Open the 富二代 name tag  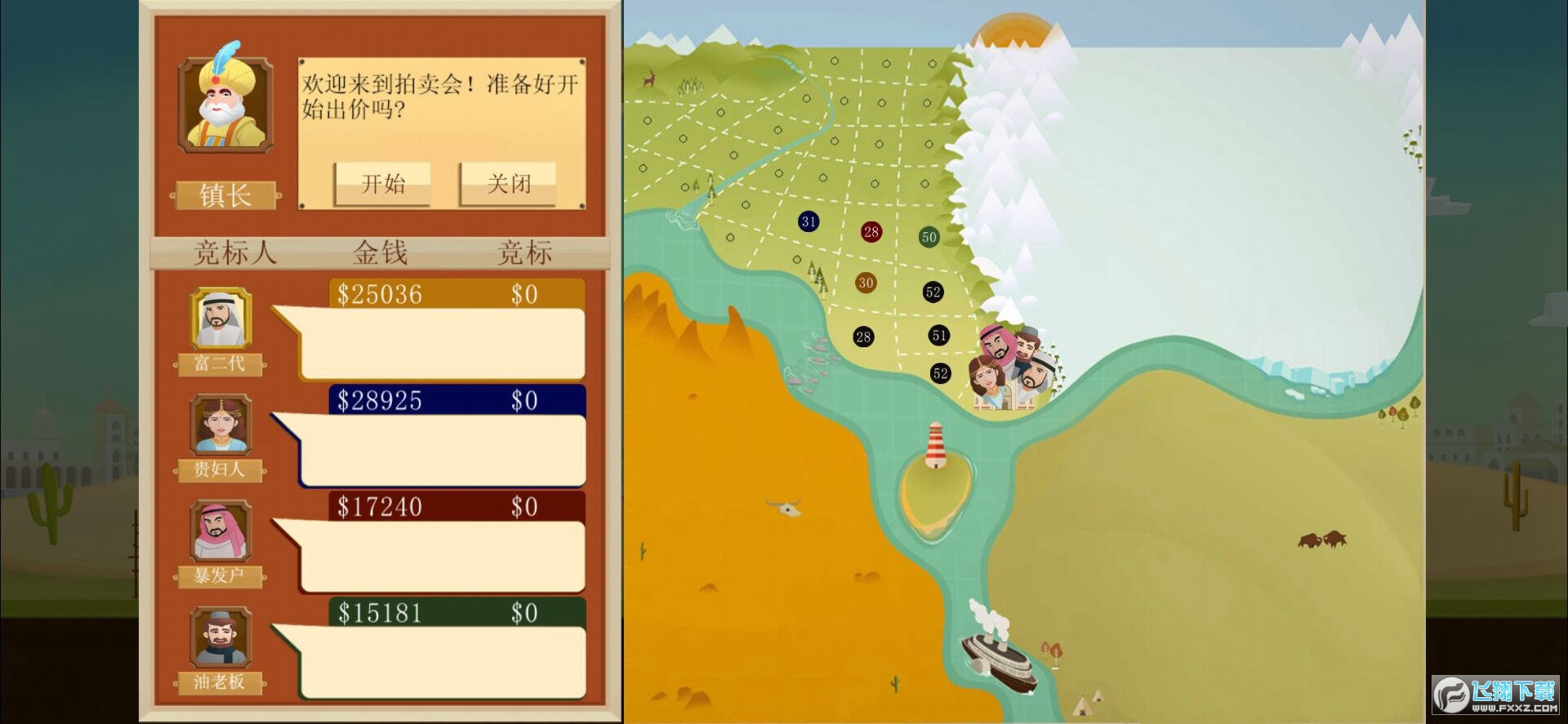pos(219,365)
